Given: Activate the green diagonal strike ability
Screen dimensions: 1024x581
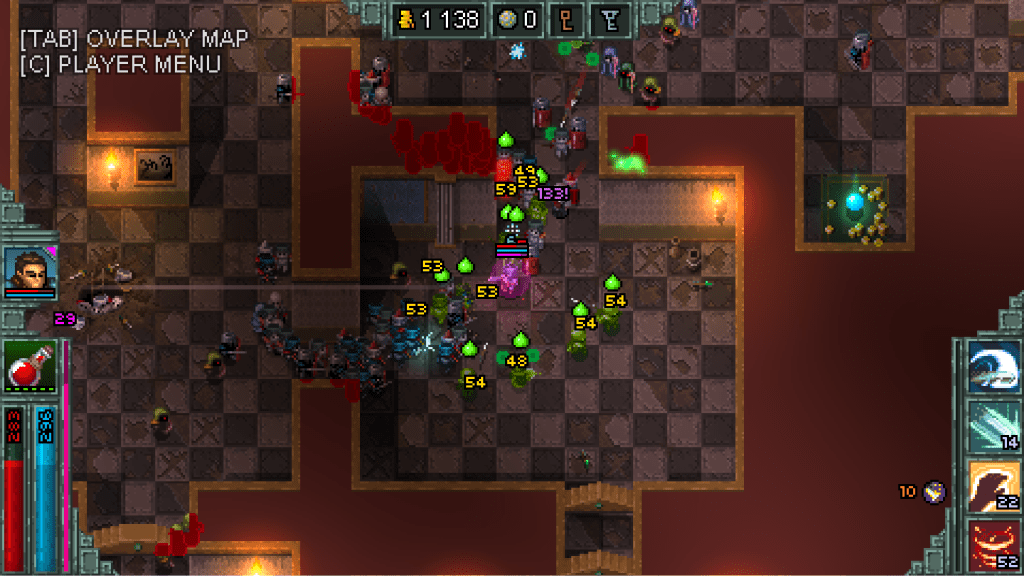Looking at the screenshot, I should click(x=992, y=427).
